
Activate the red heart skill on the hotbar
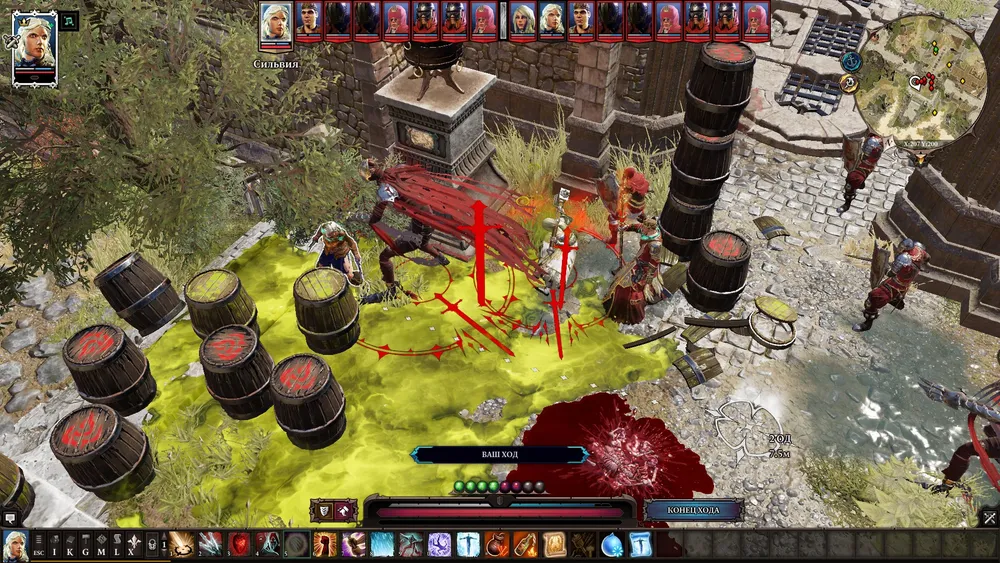click(240, 545)
